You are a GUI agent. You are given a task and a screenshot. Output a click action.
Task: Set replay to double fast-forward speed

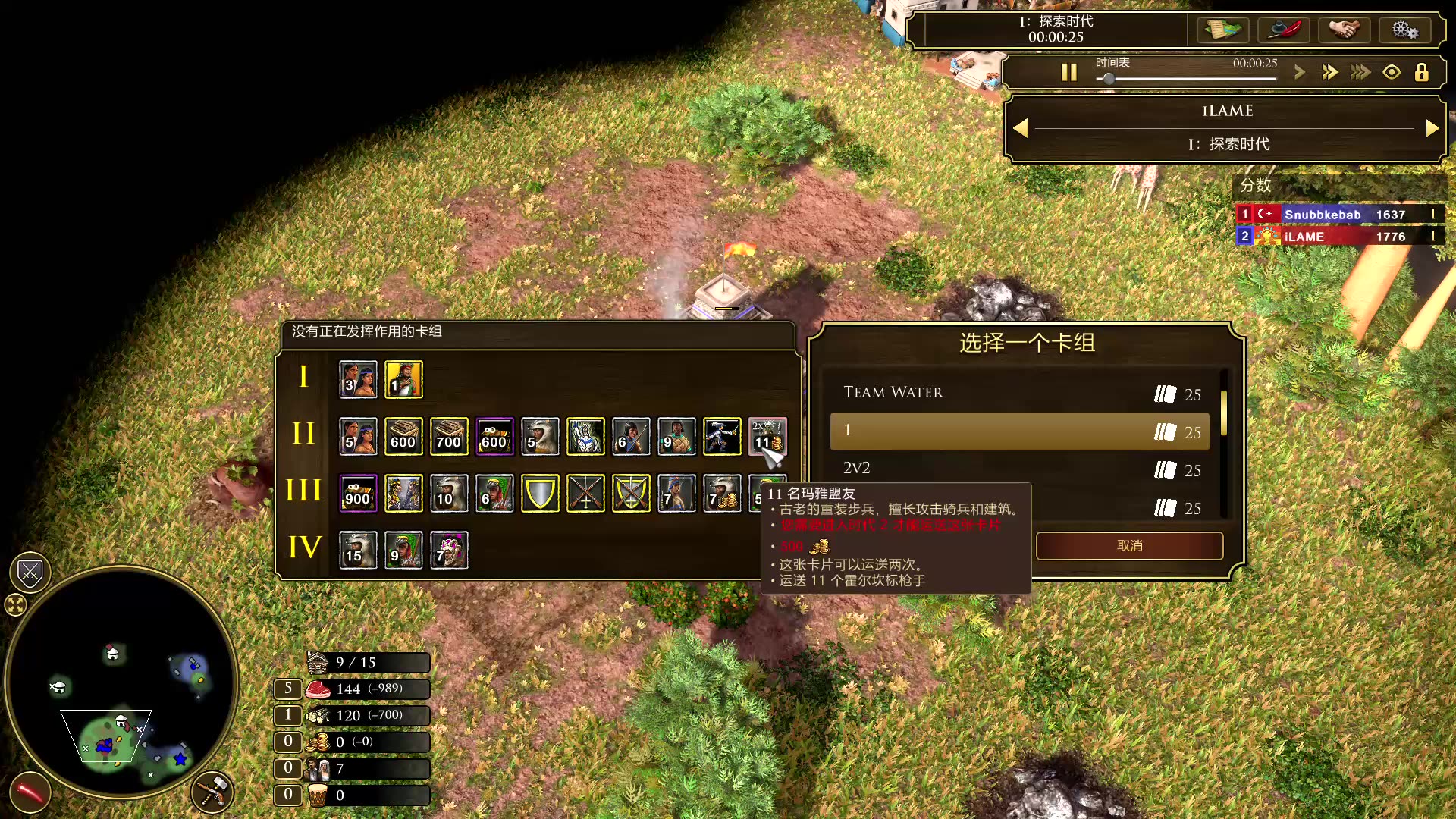(1329, 72)
